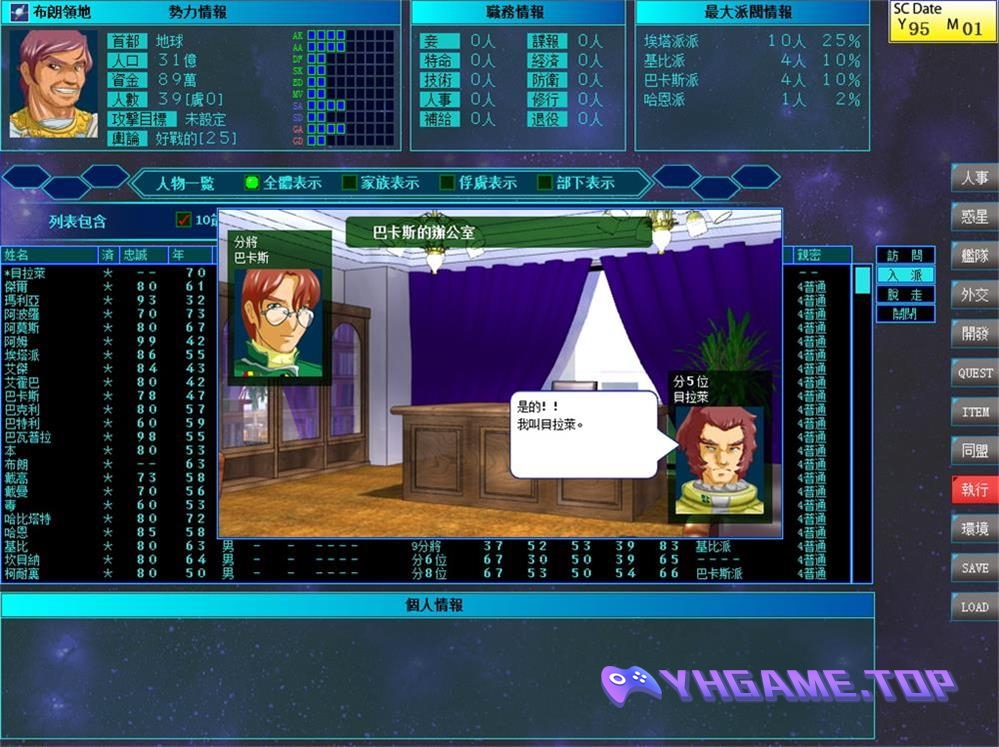999x747 pixels.
Task: Open the 同盟 alliance menu
Action: pos(974,451)
